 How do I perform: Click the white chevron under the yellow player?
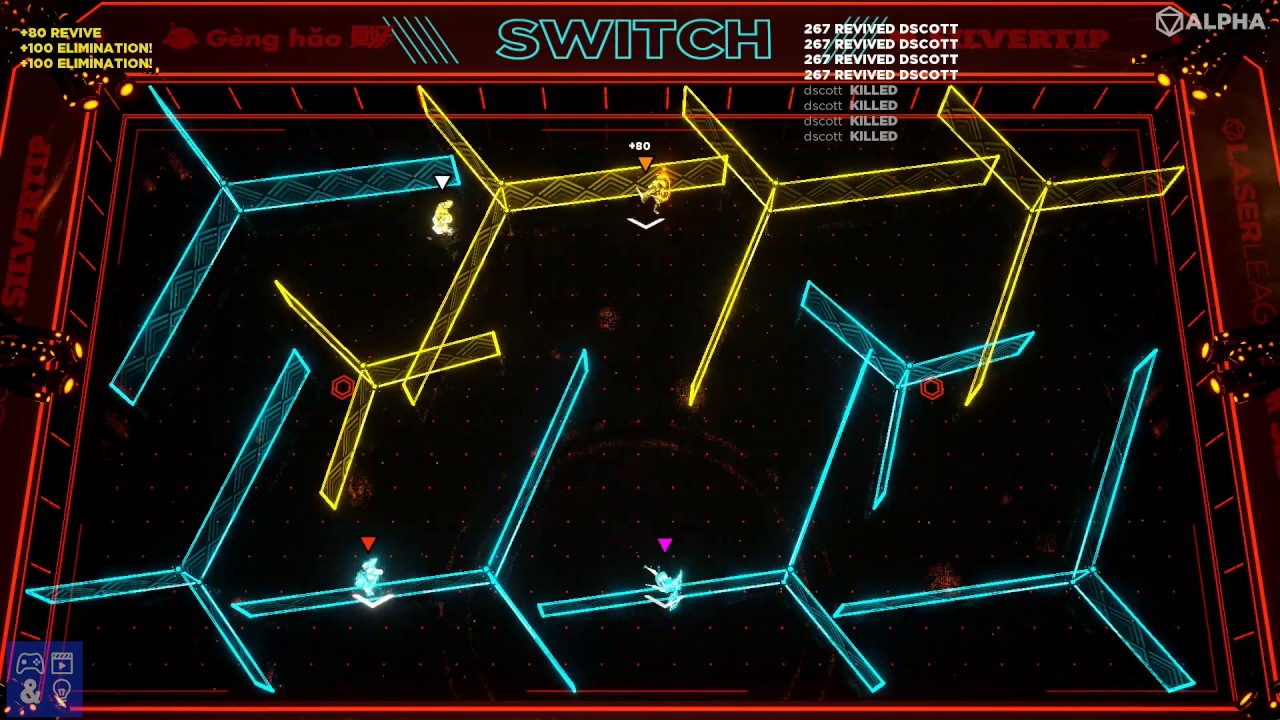click(644, 222)
